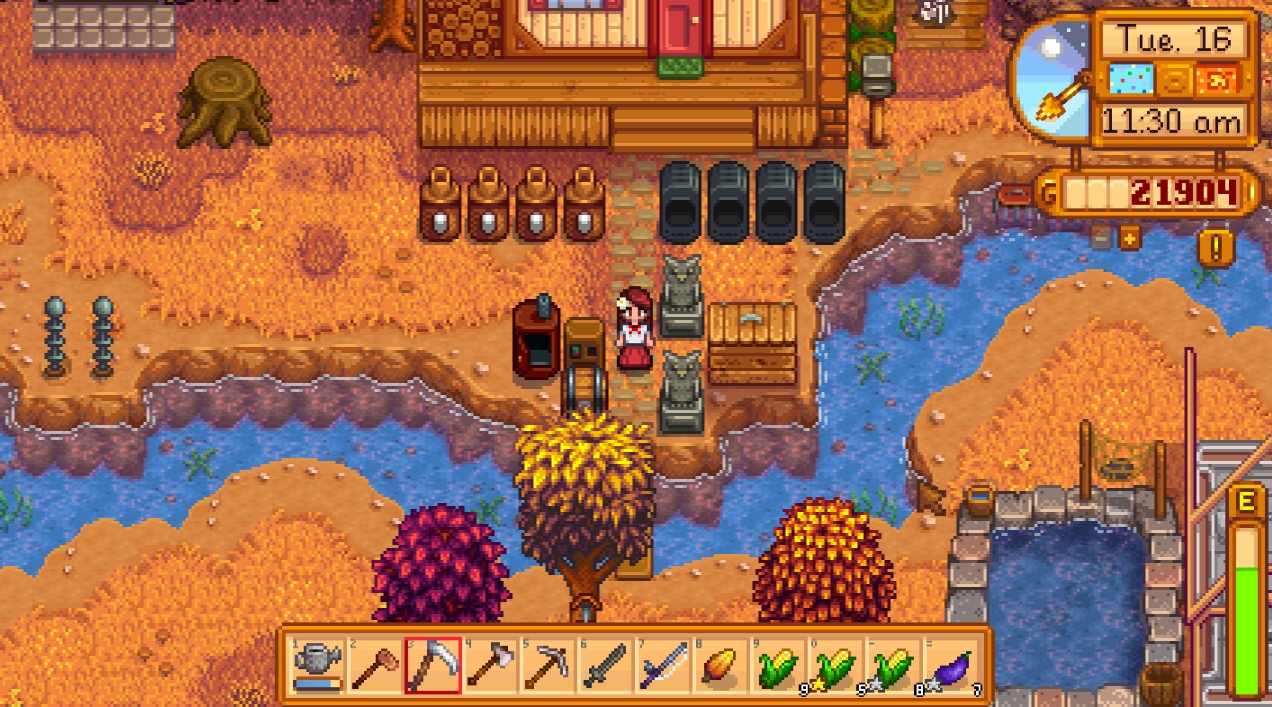The image size is (1272, 707).
Task: Equip the hoe from the toolbar
Action: pos(375,664)
